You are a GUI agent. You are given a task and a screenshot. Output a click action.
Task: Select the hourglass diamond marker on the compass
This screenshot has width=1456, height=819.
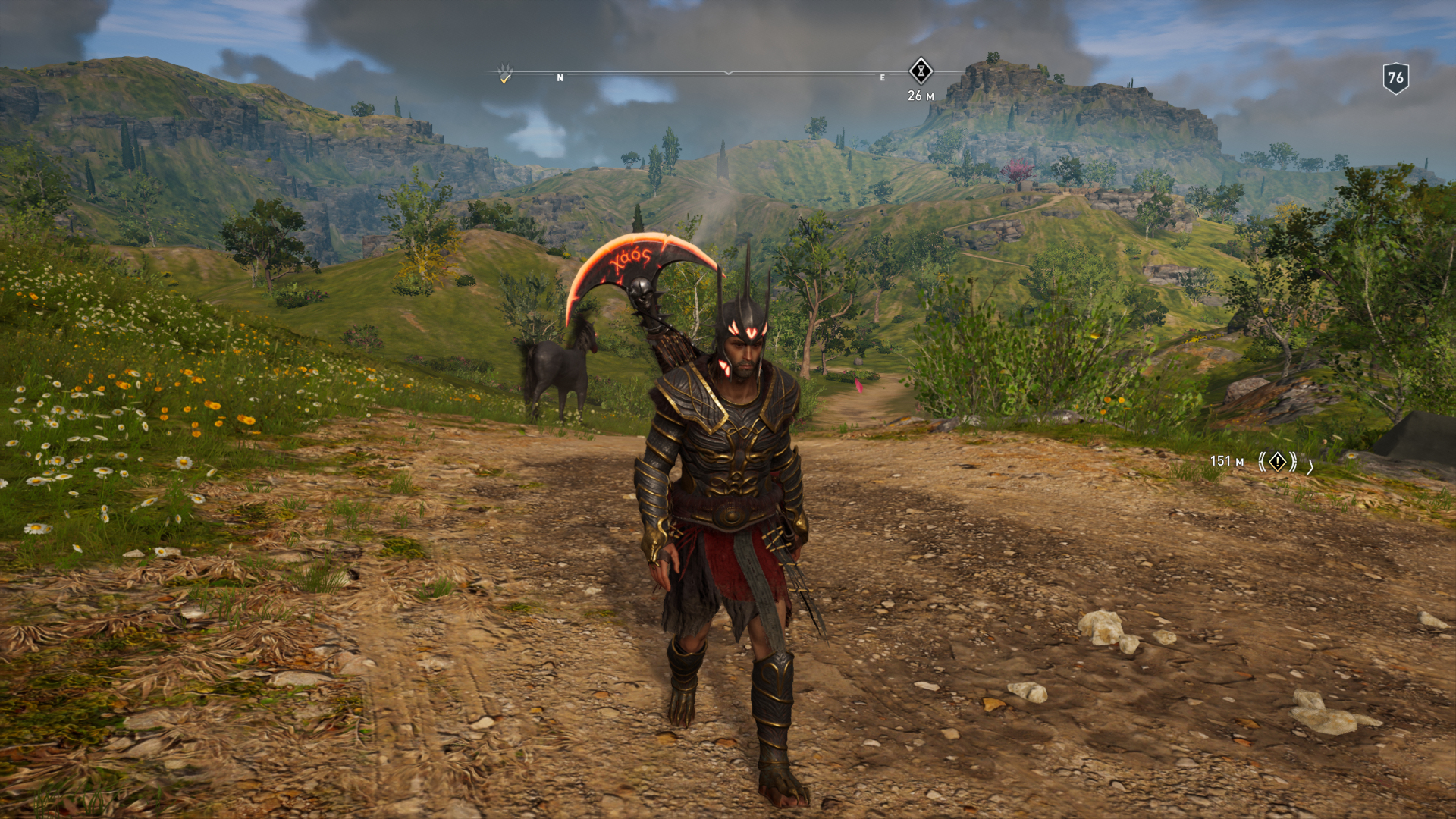point(921,71)
